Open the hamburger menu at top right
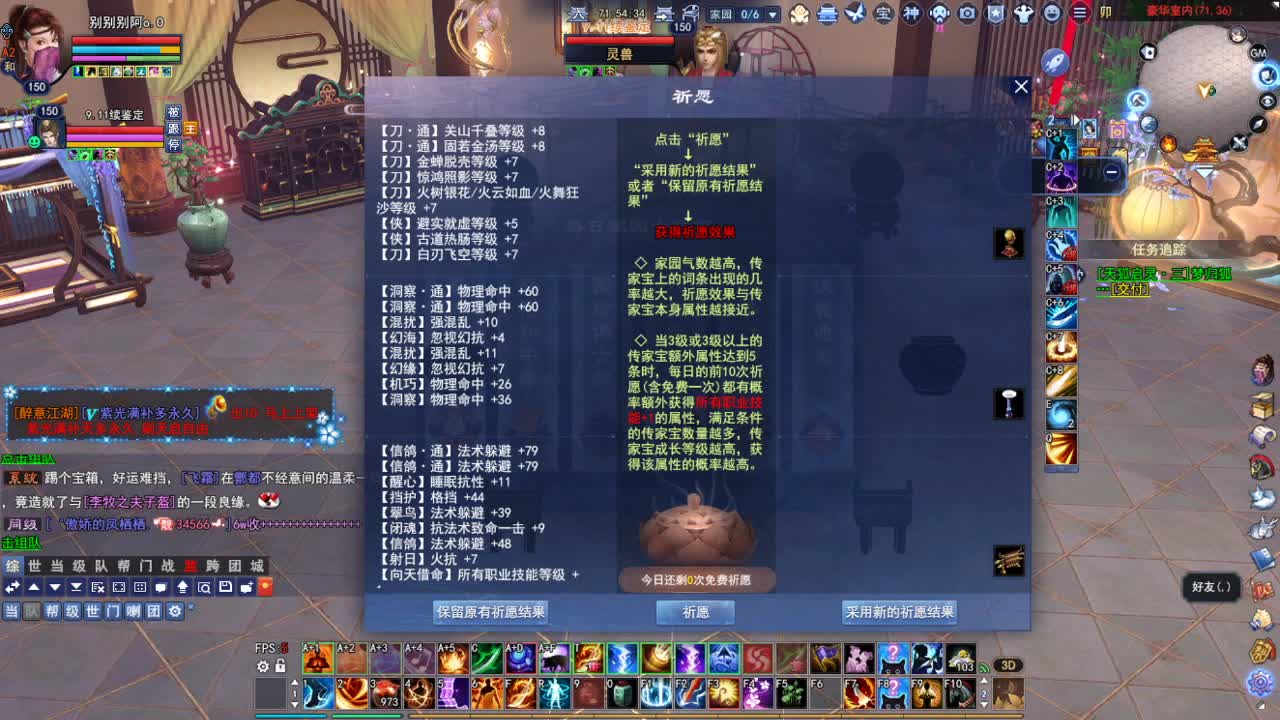Image resolution: width=1280 pixels, height=720 pixels. pos(1080,13)
